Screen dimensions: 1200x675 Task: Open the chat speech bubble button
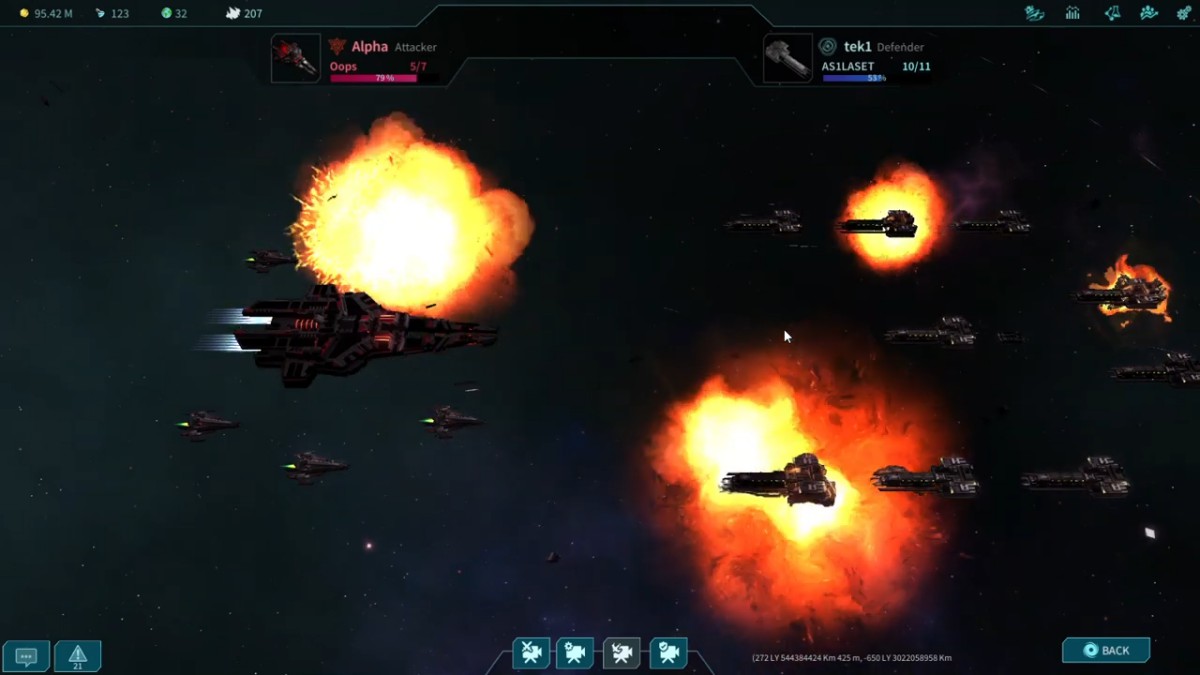[27, 656]
